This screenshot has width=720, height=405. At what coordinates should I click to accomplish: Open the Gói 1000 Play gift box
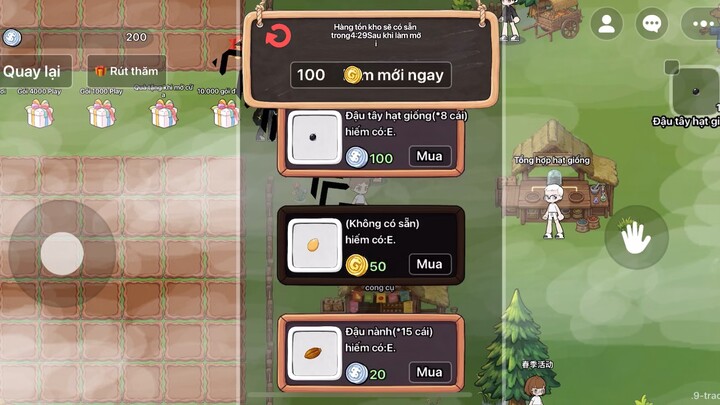[100, 113]
